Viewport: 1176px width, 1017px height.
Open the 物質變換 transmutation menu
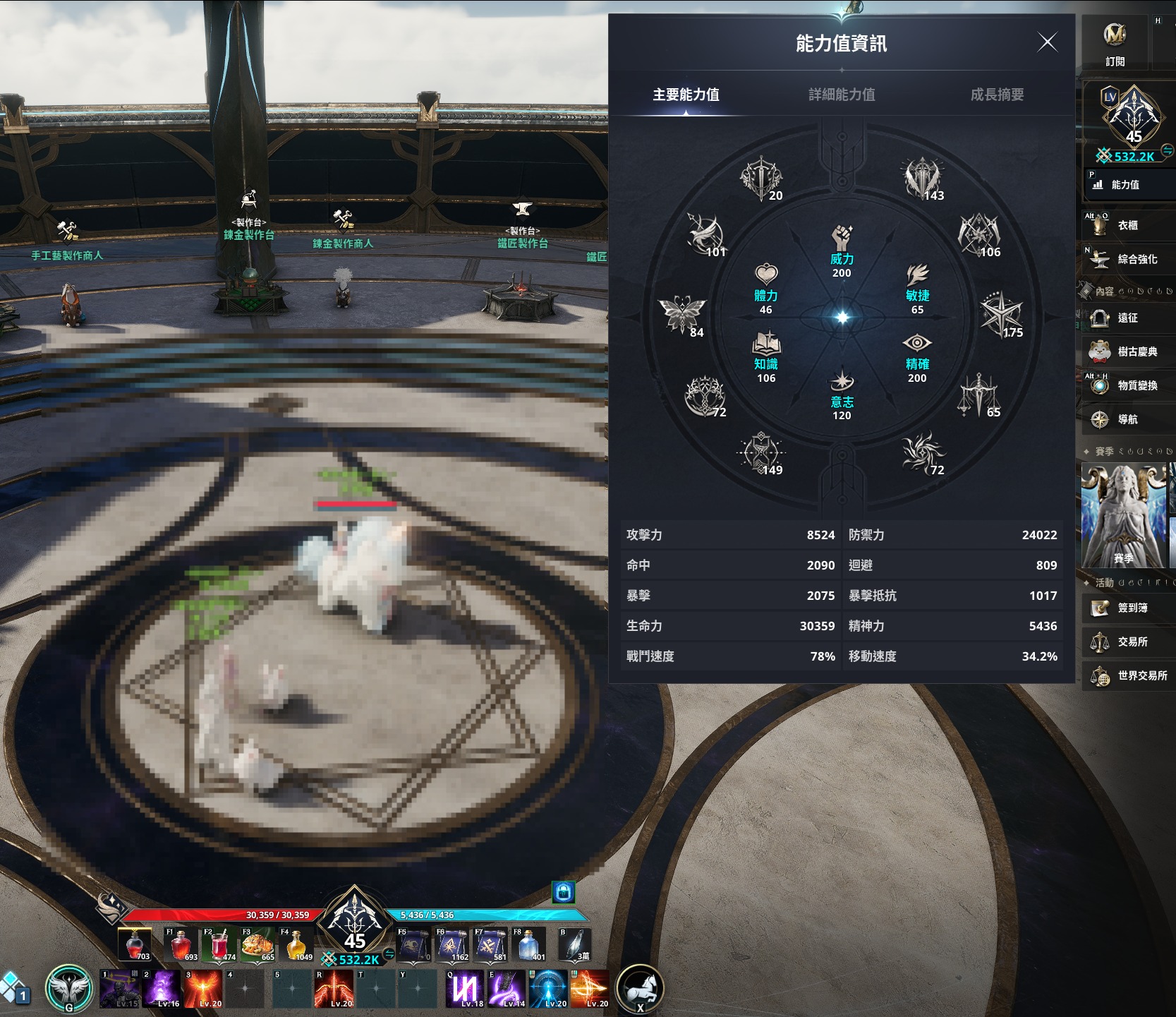[1127, 385]
